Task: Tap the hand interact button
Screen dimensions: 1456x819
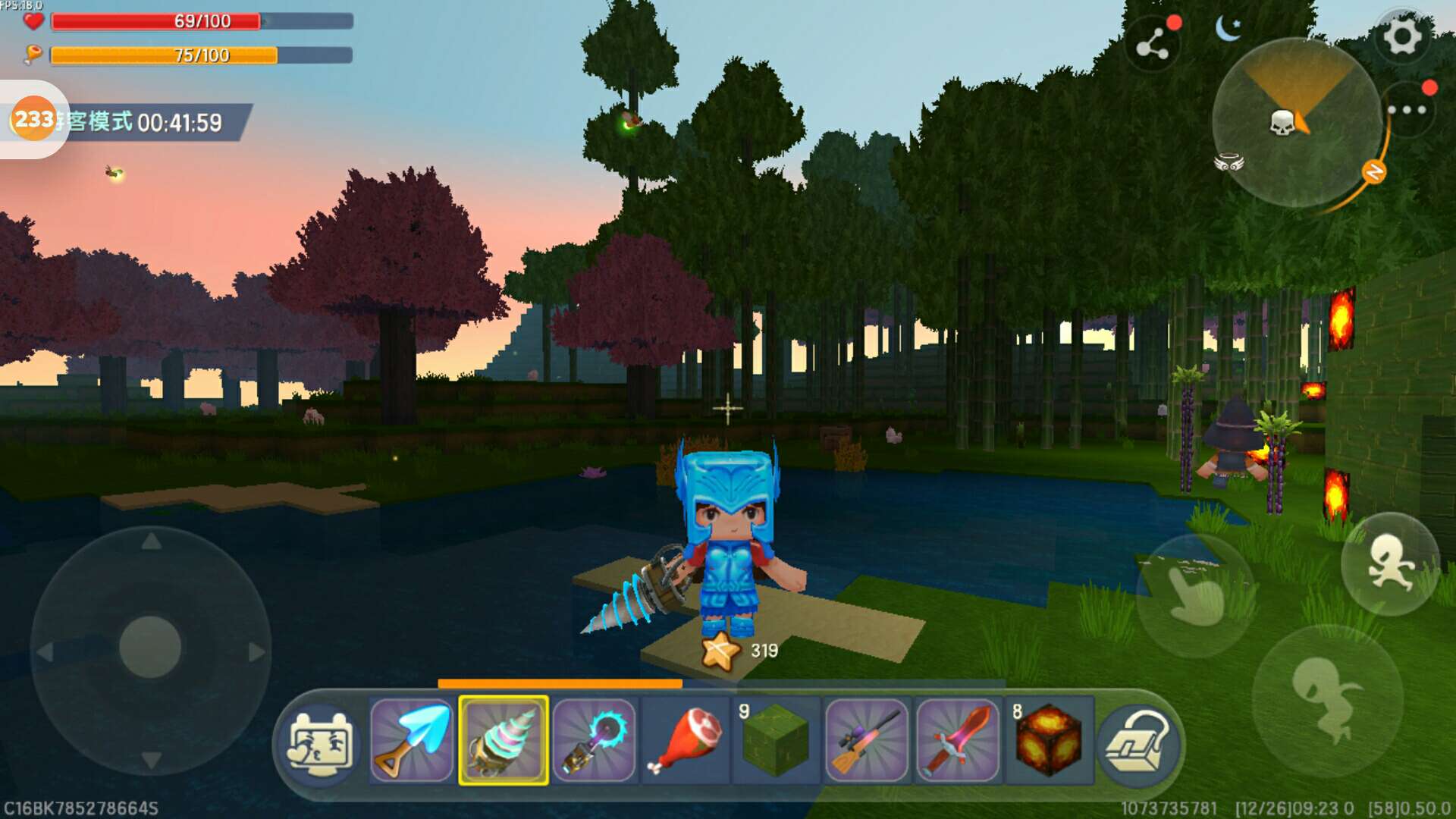Action: 1196,595
